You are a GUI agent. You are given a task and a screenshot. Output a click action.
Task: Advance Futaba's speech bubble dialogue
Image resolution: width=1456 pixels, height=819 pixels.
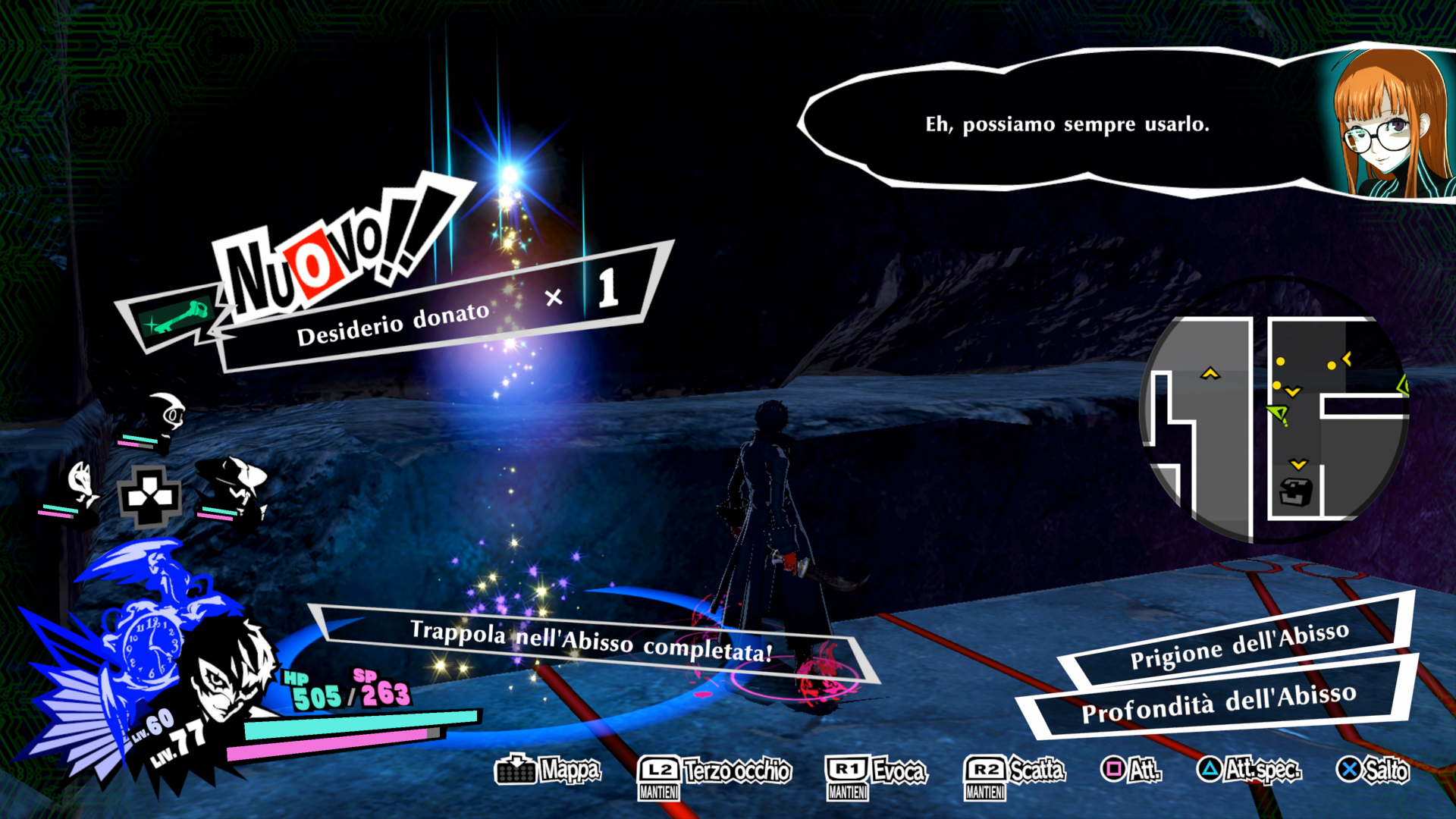coord(1066,124)
